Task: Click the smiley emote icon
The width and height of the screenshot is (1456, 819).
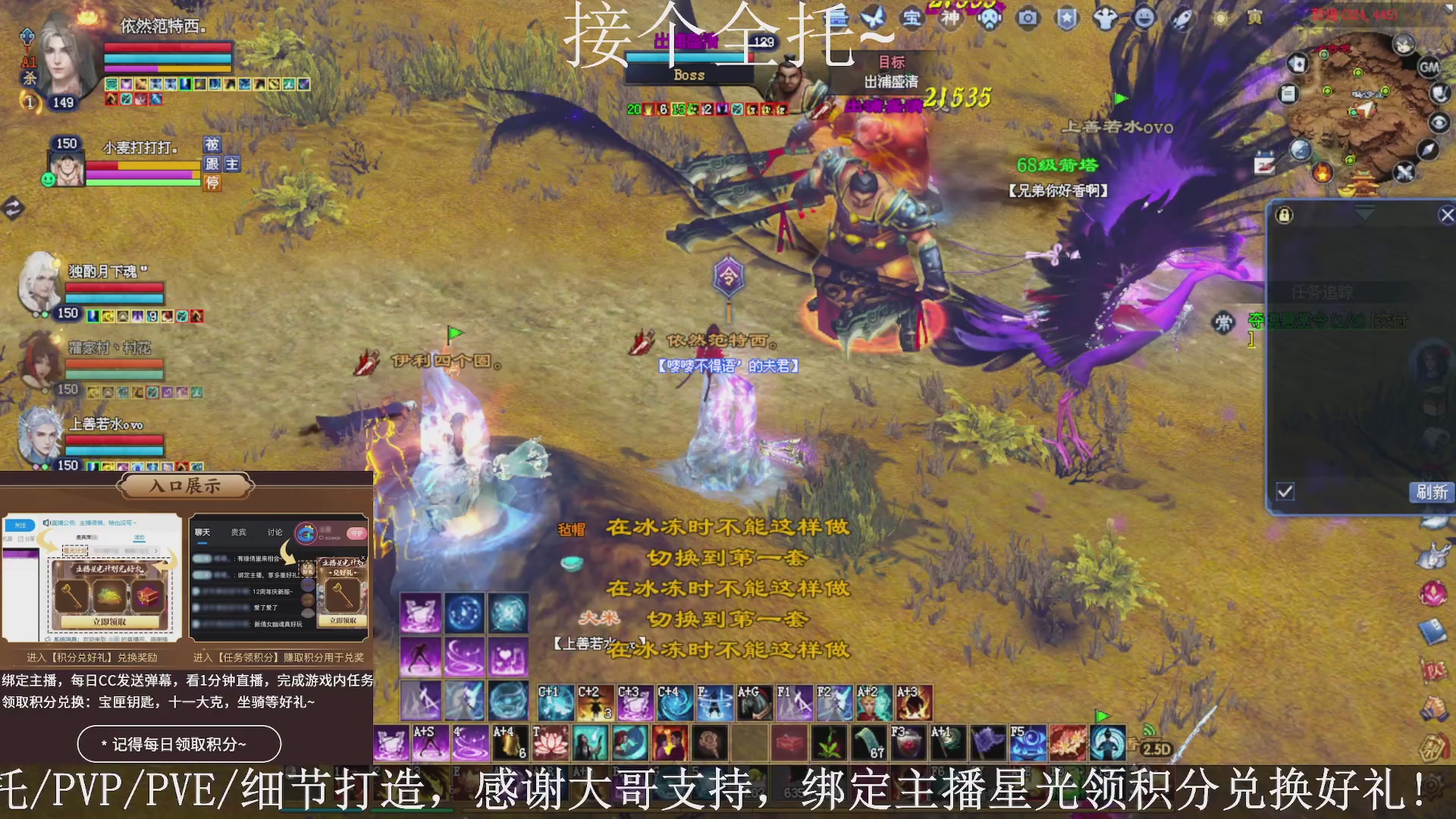Action: click(x=1143, y=17)
